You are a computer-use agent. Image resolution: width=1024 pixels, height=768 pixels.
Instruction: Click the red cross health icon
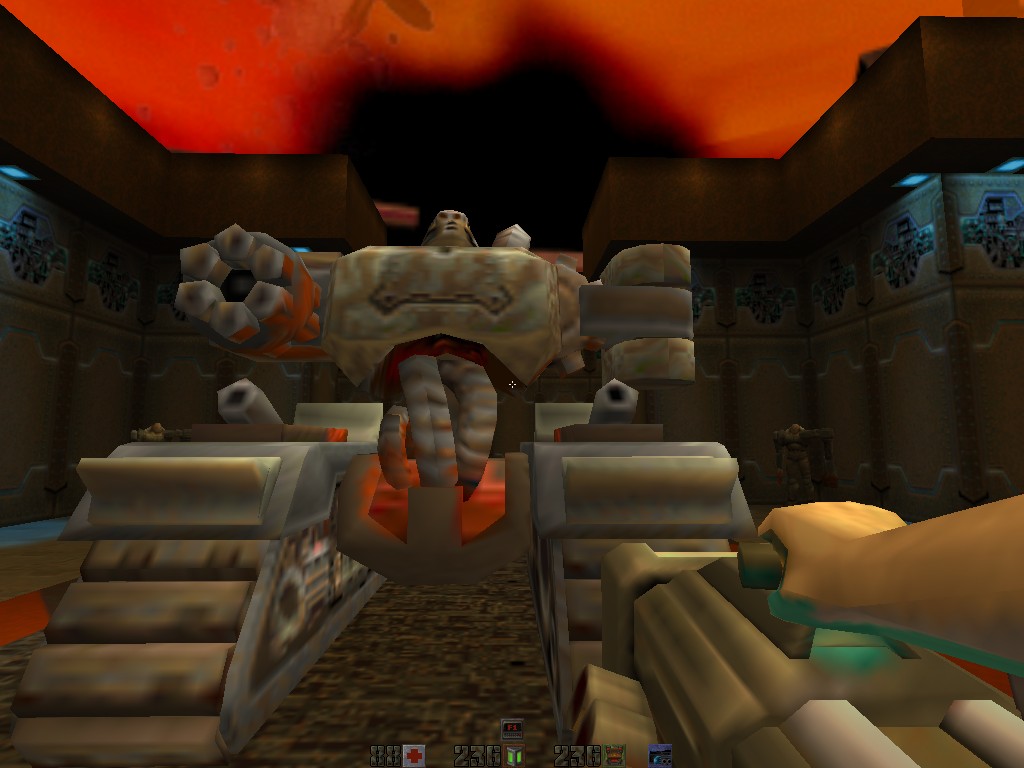coord(414,755)
